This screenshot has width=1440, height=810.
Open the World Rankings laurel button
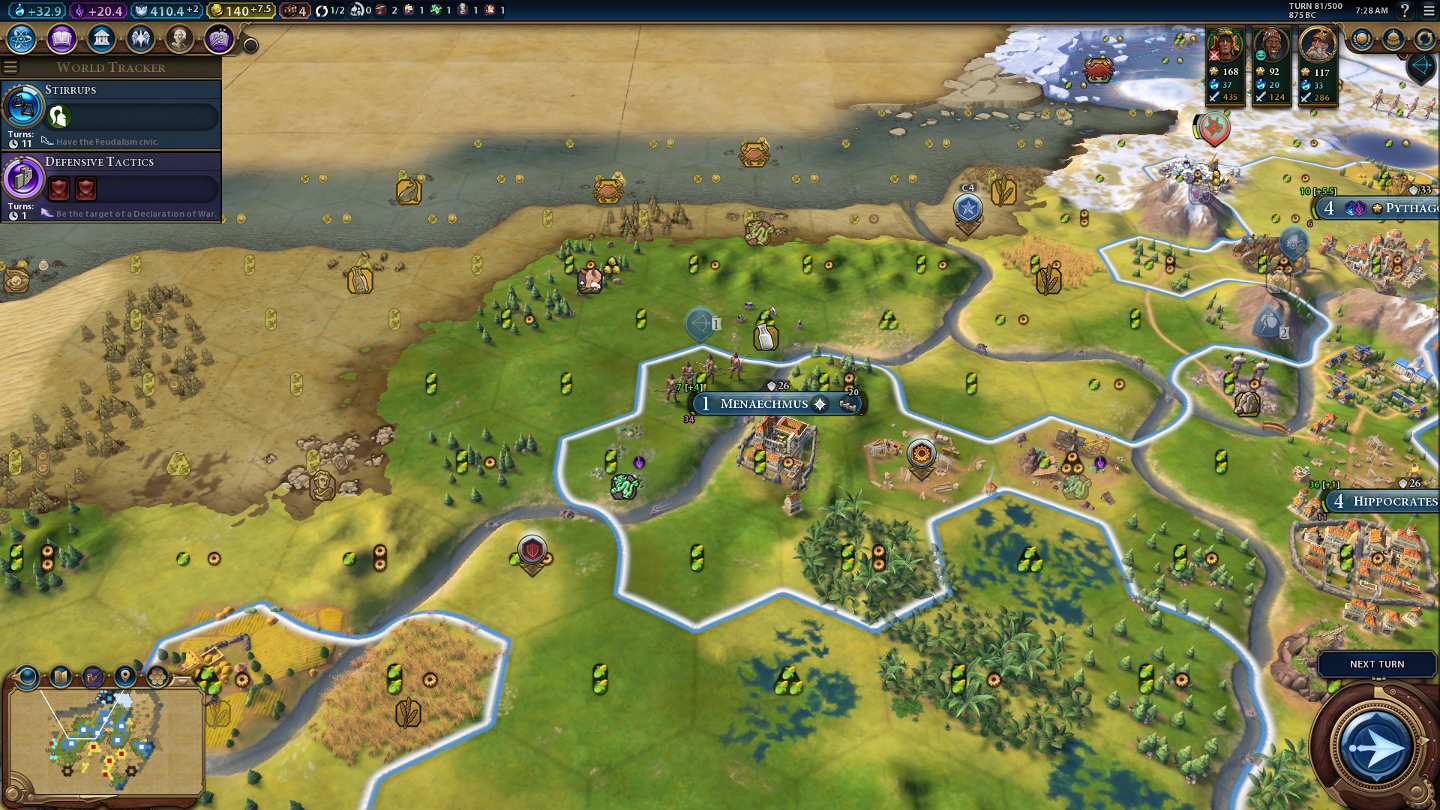coord(1361,39)
